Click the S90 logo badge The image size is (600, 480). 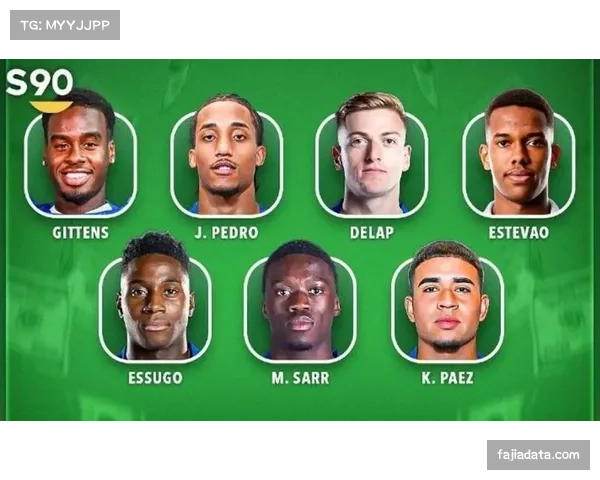(x=39, y=86)
